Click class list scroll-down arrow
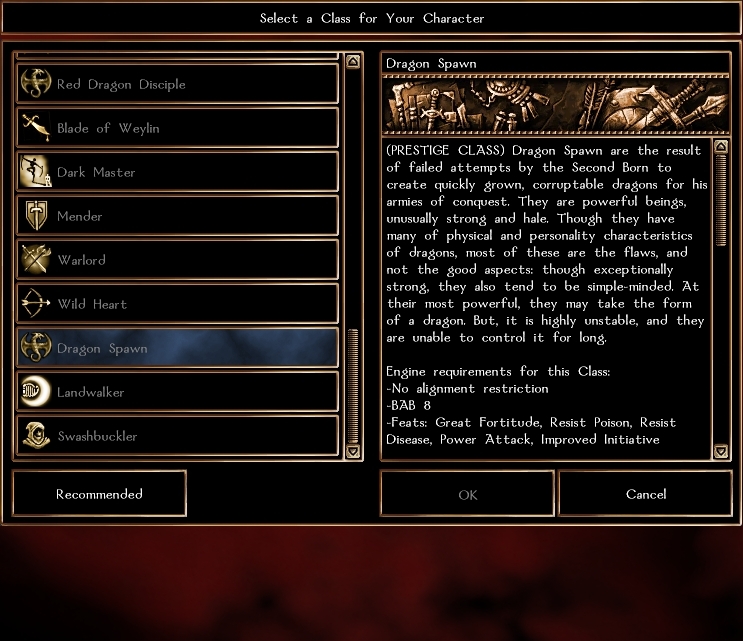This screenshot has width=743, height=641. tap(352, 451)
